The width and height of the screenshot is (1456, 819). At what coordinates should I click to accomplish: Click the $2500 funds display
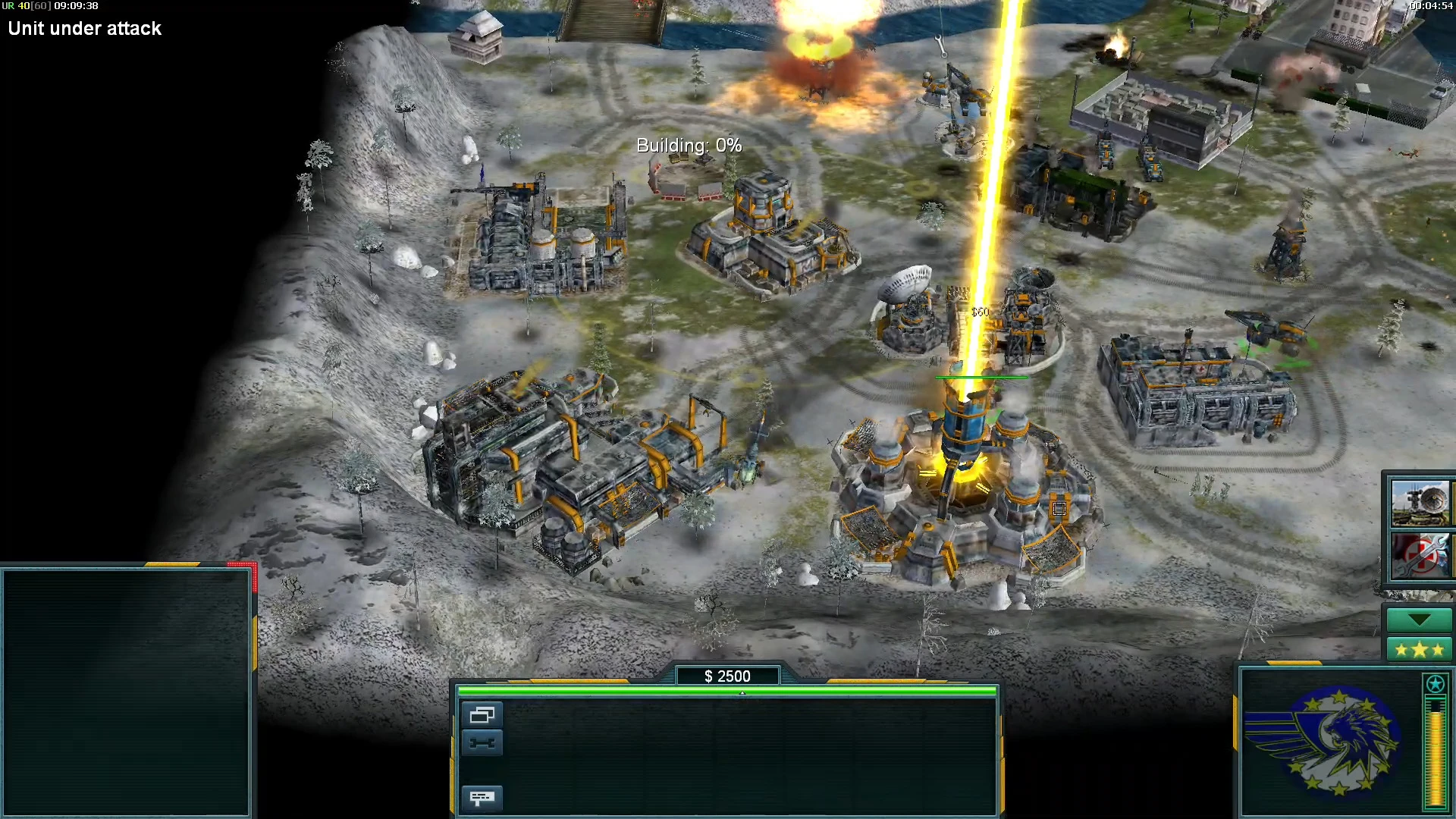[728, 676]
